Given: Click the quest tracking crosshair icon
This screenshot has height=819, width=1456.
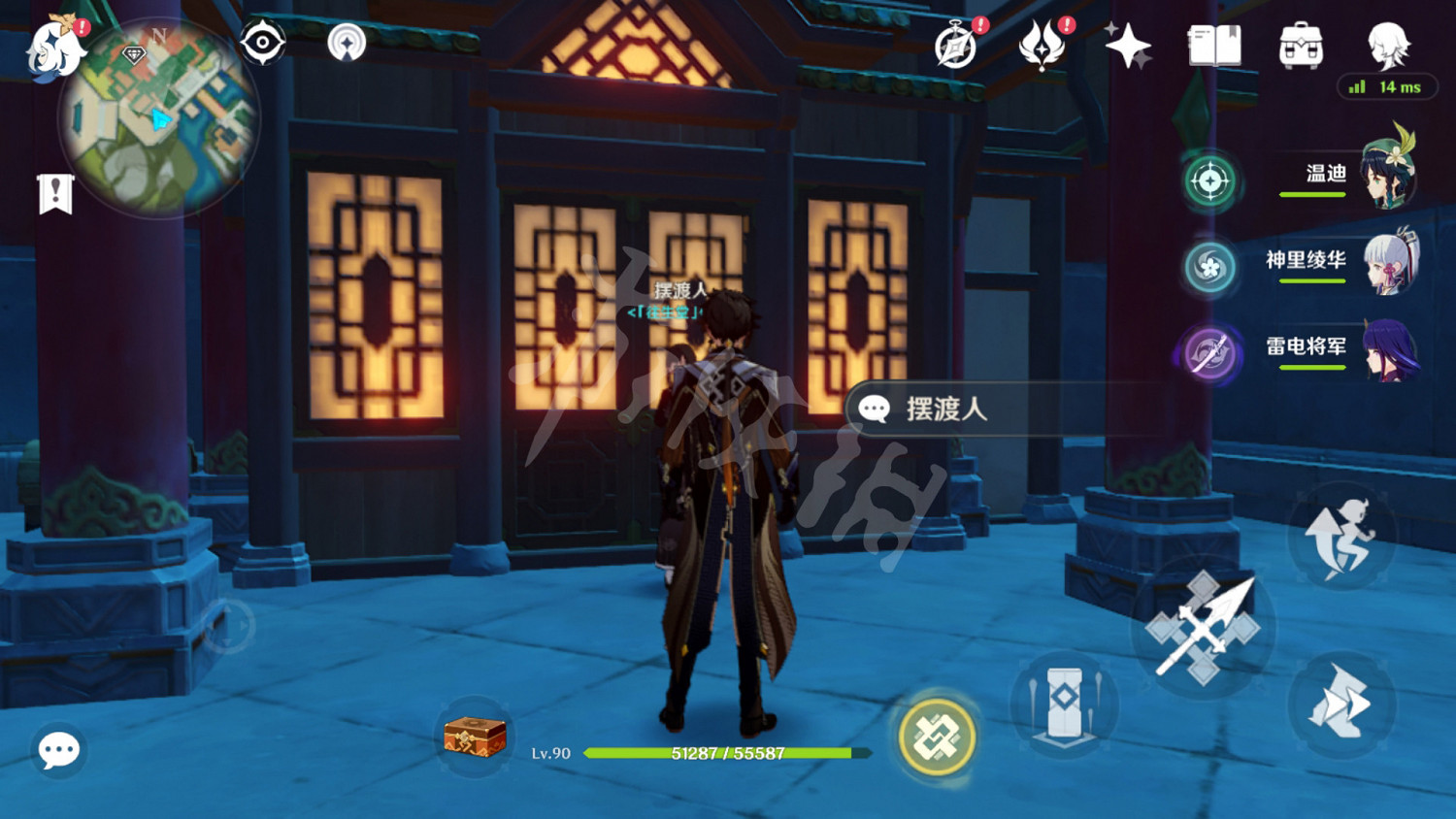Looking at the screenshot, I should pos(1208,181).
